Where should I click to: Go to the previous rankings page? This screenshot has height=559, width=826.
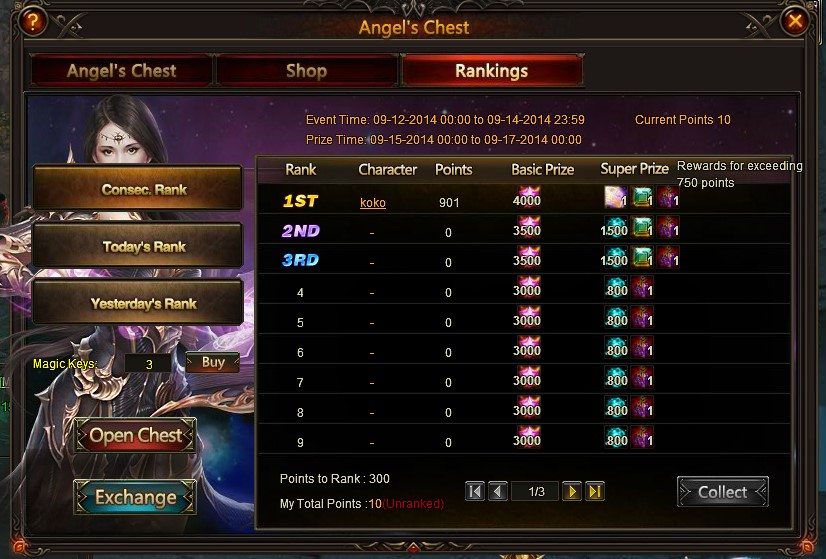(498, 491)
